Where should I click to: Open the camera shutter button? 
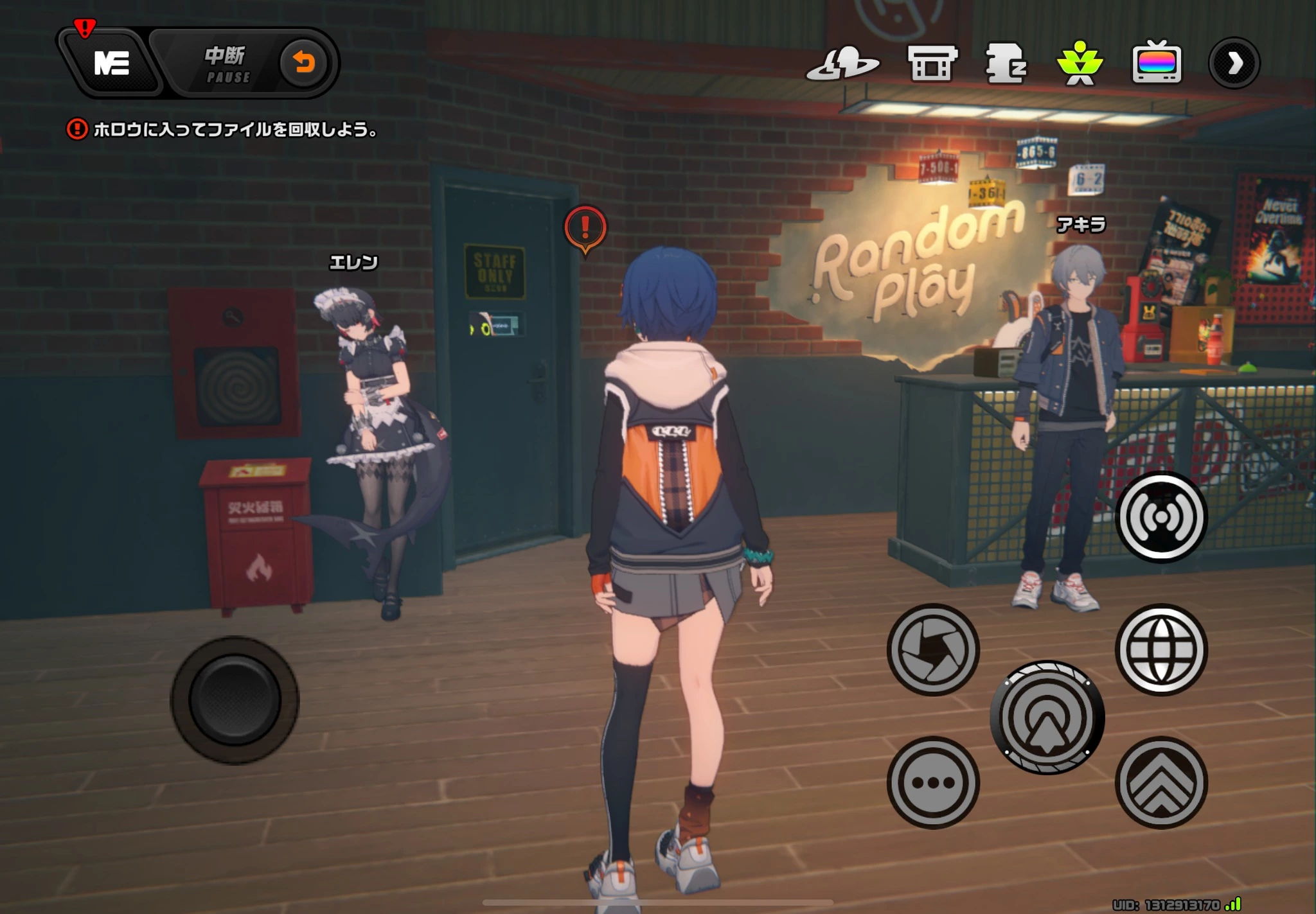point(933,649)
